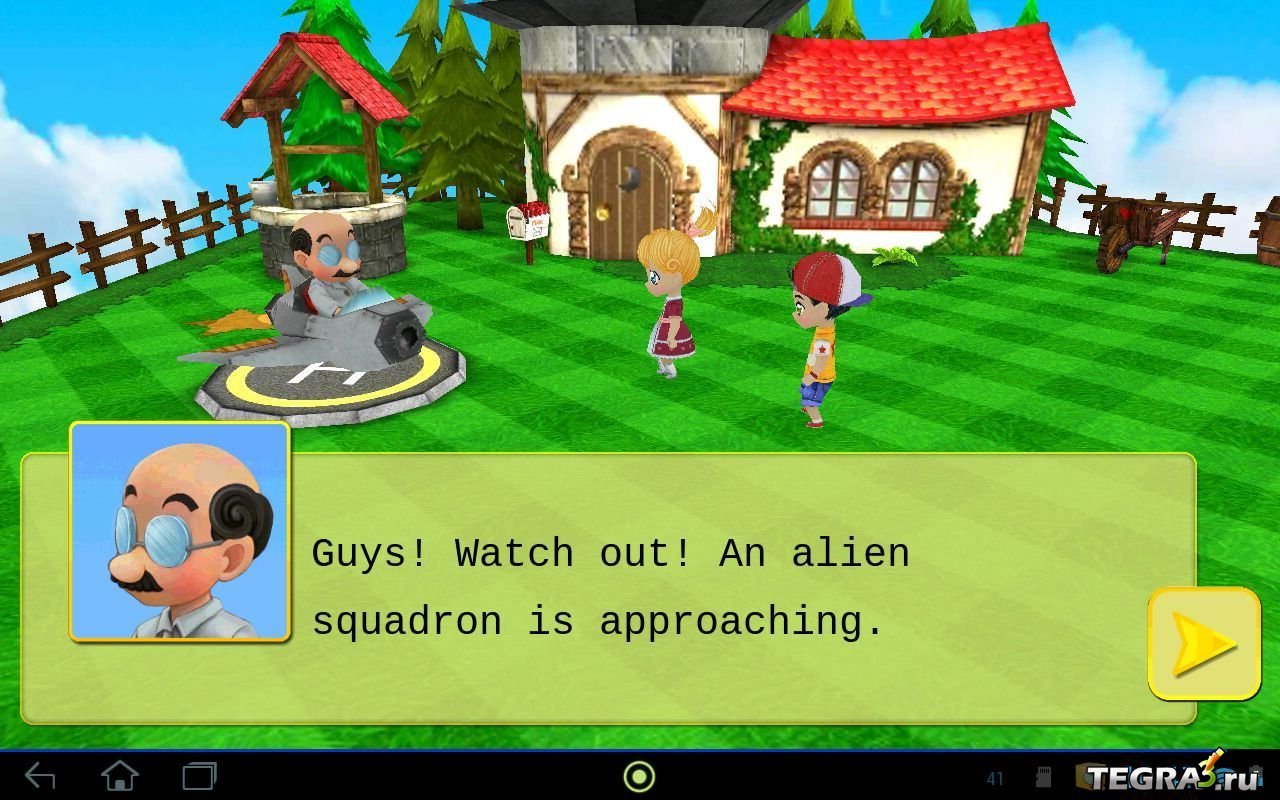This screenshot has height=800, width=1280.
Task: Go to the Android home screen
Action: pos(120,776)
